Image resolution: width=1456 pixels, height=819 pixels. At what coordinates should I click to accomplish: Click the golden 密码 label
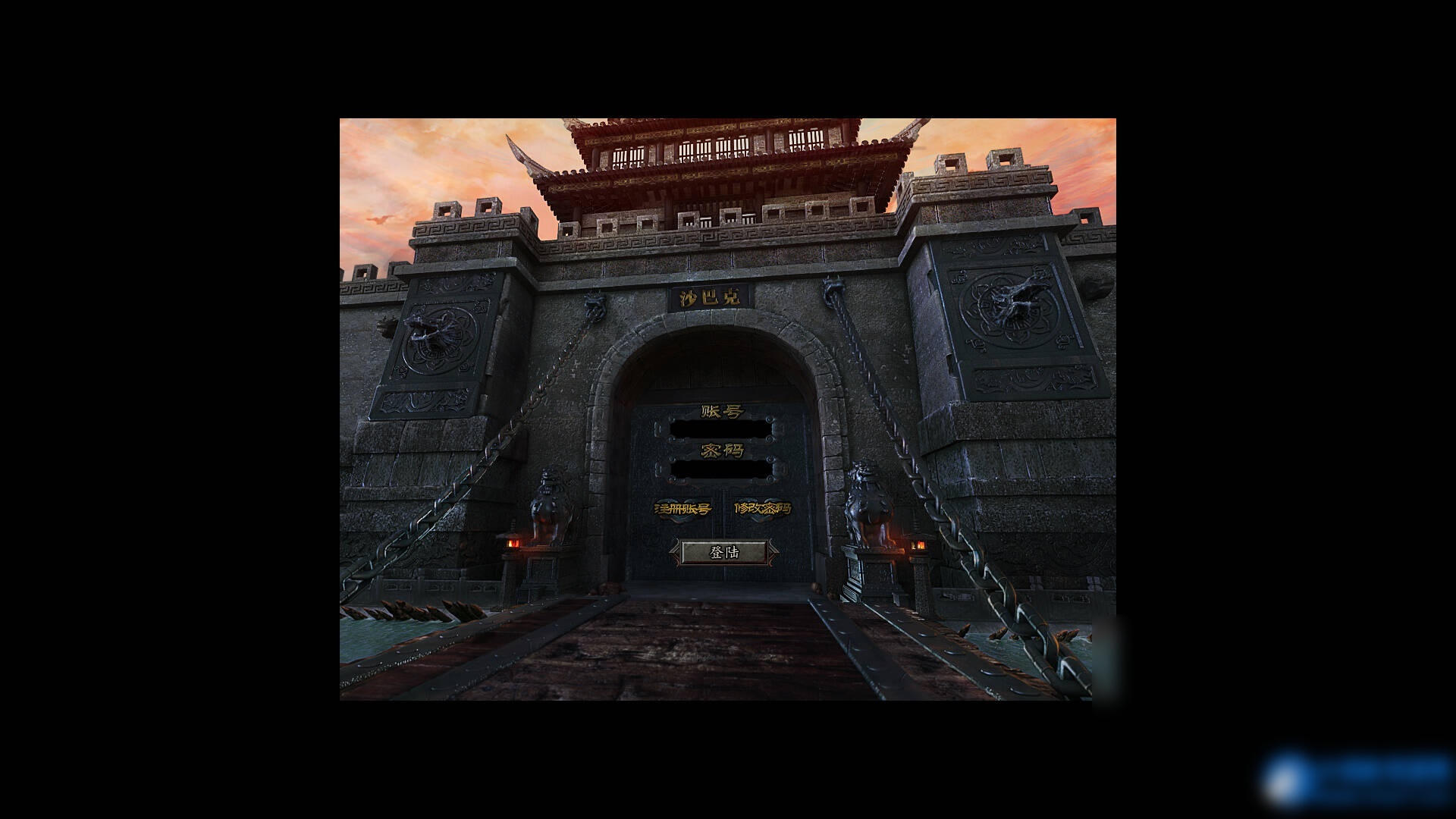pos(722,450)
